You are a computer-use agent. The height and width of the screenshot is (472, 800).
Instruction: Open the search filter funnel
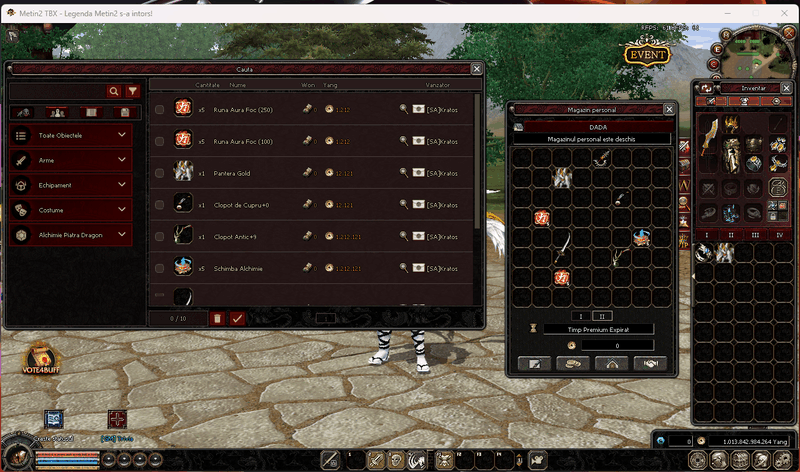click(x=132, y=91)
